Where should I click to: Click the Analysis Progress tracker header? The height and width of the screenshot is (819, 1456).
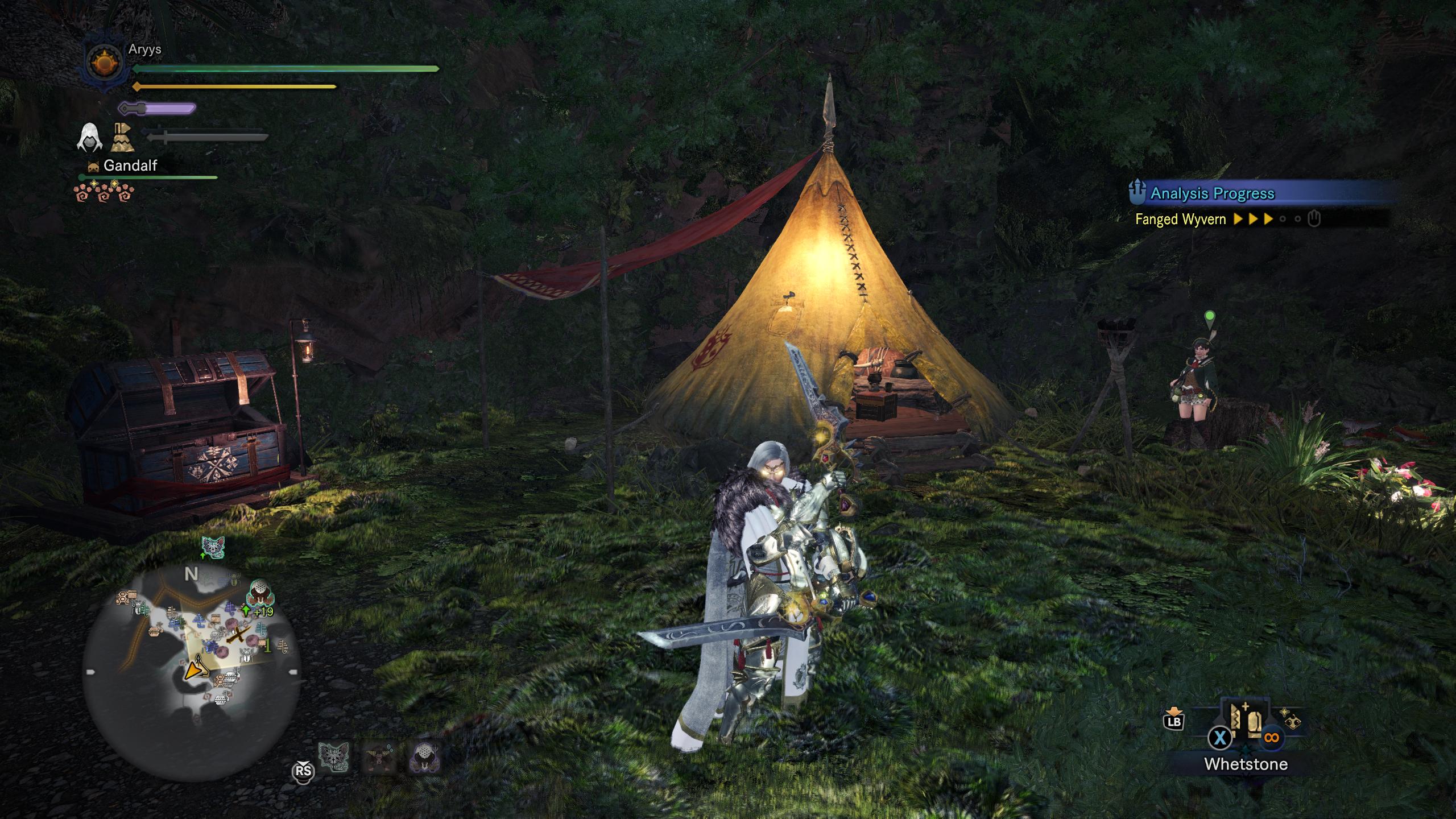(1211, 193)
